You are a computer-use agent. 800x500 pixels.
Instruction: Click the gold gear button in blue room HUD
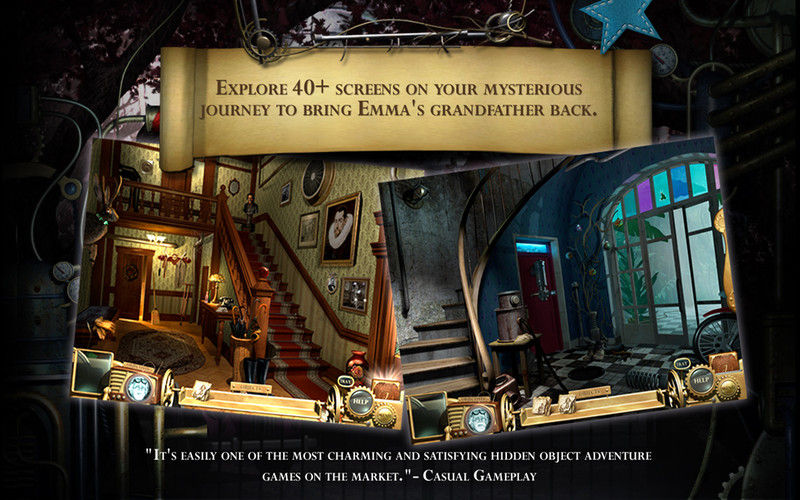click(x=728, y=388)
